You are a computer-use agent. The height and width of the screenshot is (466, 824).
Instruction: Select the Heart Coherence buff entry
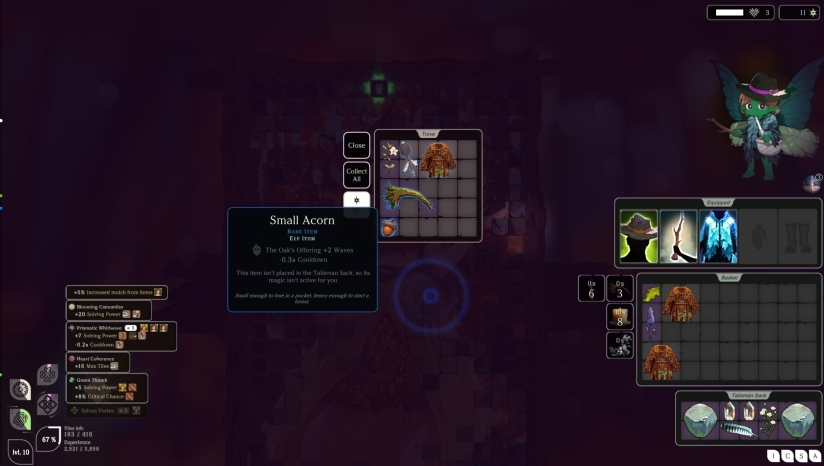[98, 361]
